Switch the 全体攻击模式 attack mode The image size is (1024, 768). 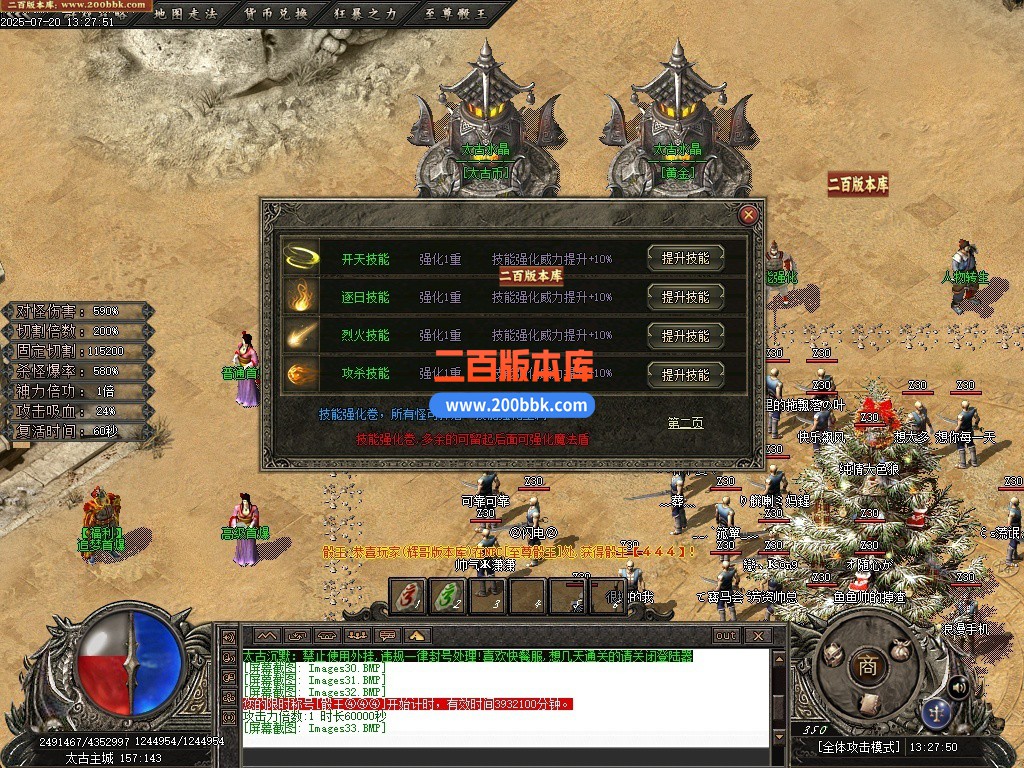click(860, 747)
